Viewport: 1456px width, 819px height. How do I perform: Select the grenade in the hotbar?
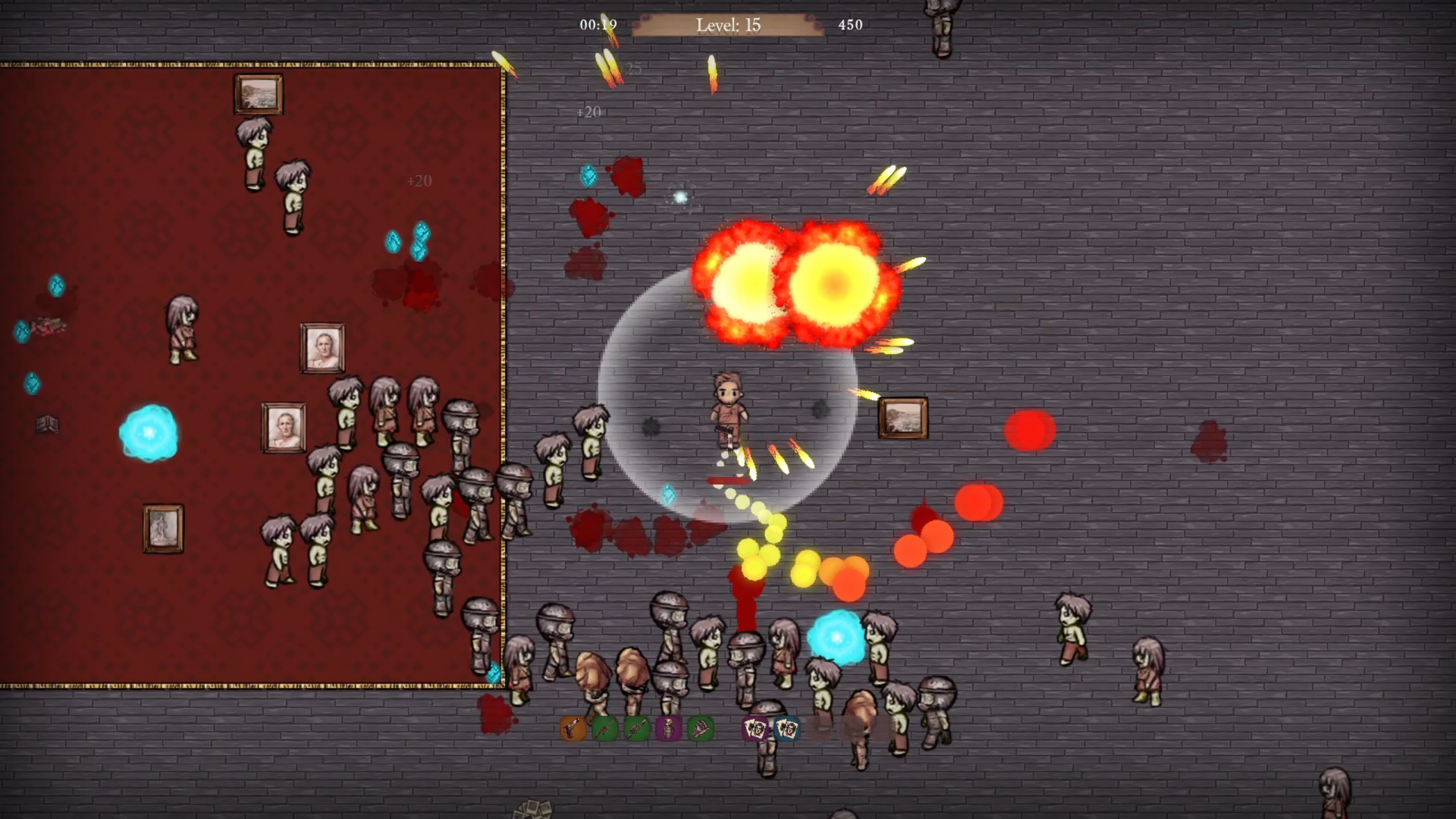669,730
